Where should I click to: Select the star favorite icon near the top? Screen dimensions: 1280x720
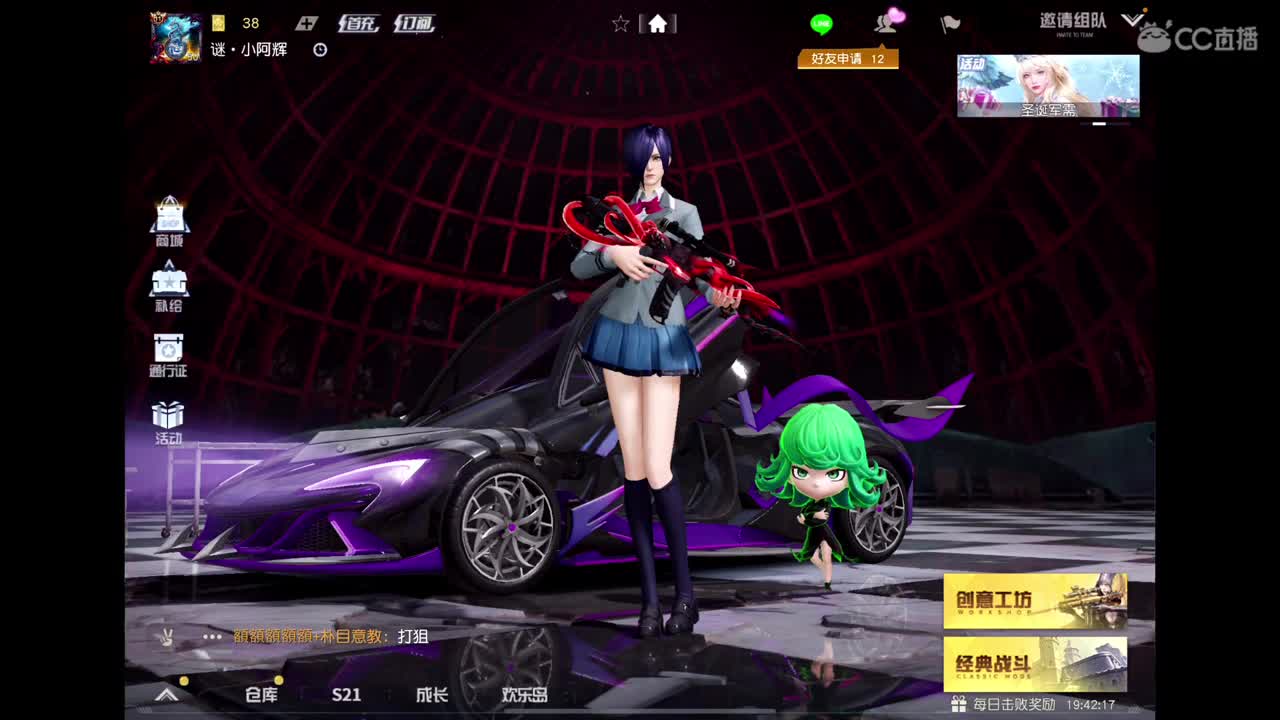[620, 23]
